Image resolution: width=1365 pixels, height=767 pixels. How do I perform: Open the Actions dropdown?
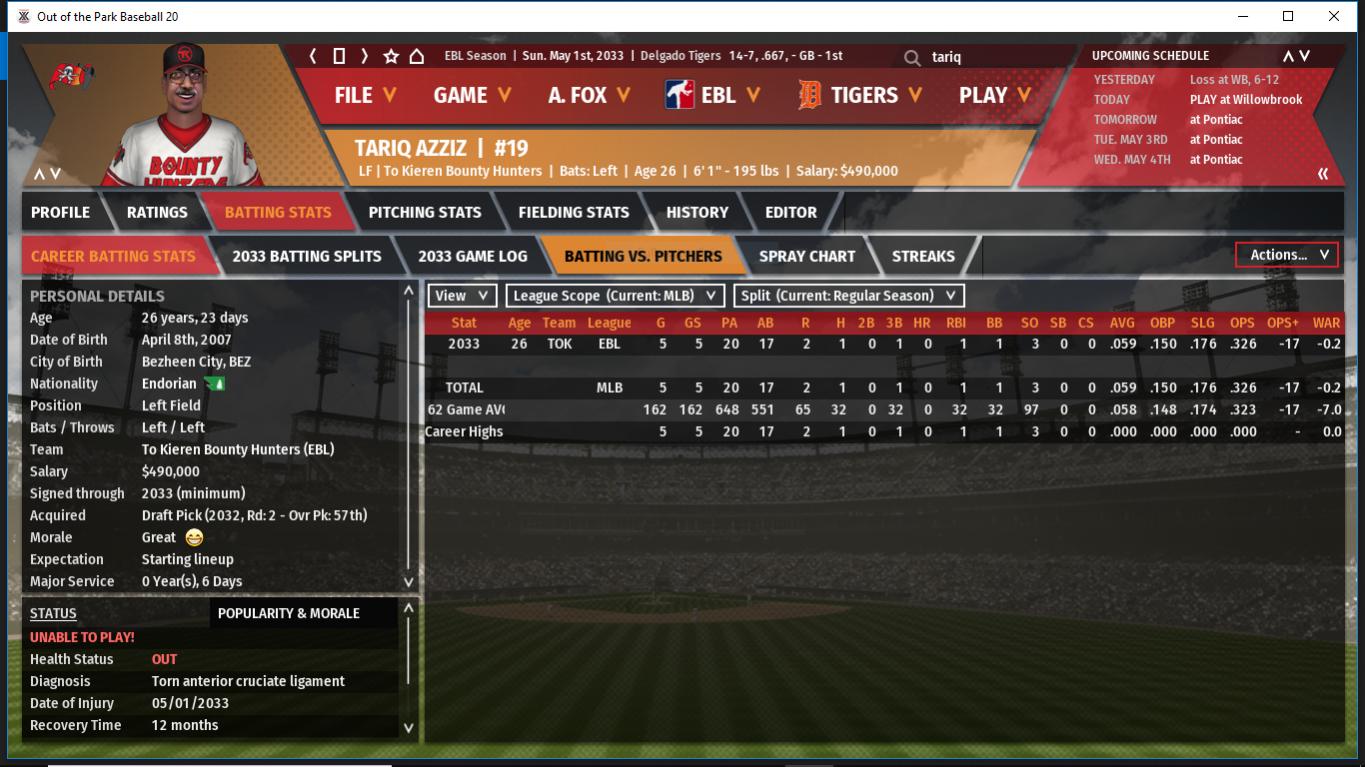tap(1287, 255)
